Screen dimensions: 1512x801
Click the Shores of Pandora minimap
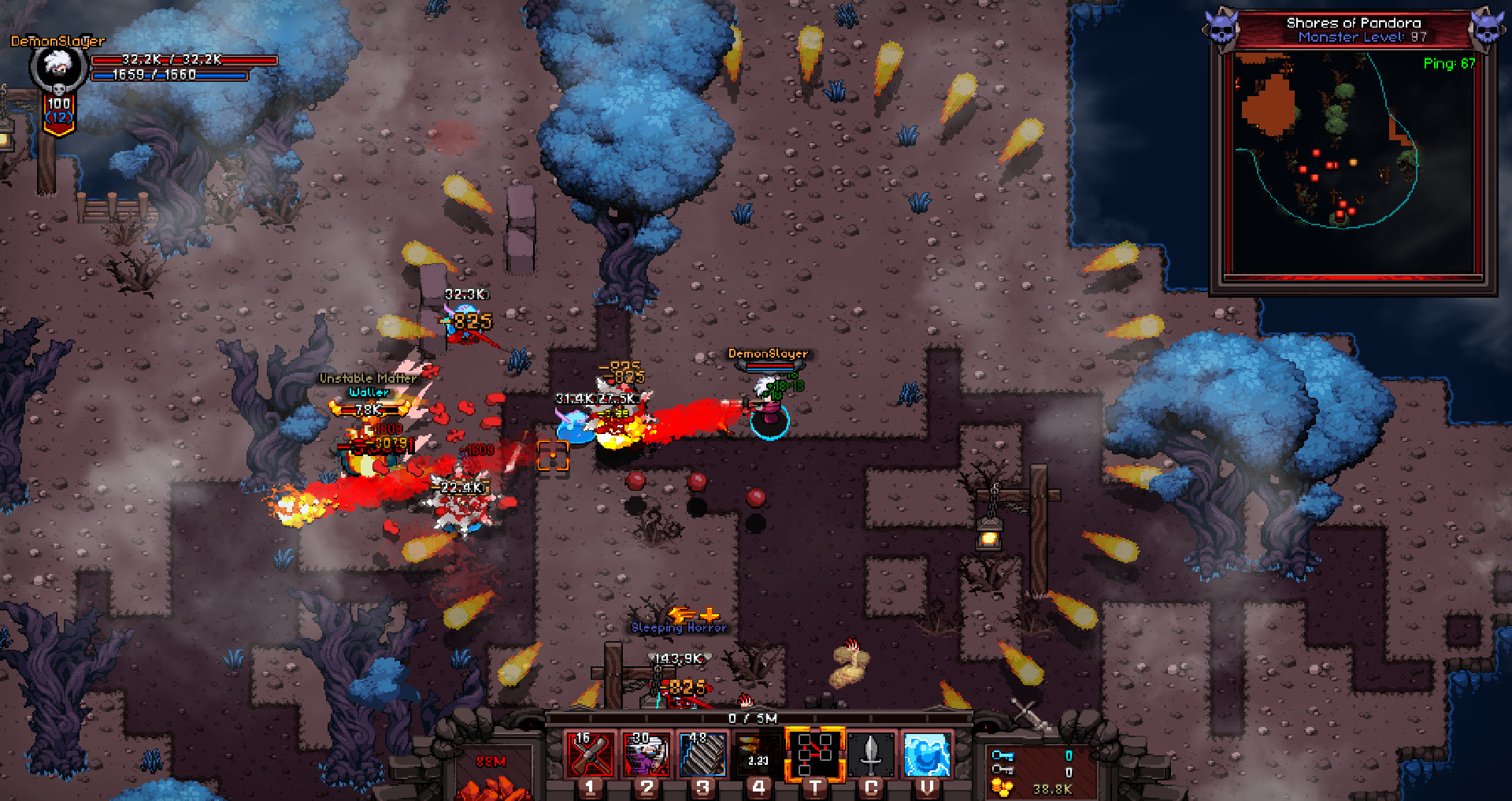[1352, 164]
